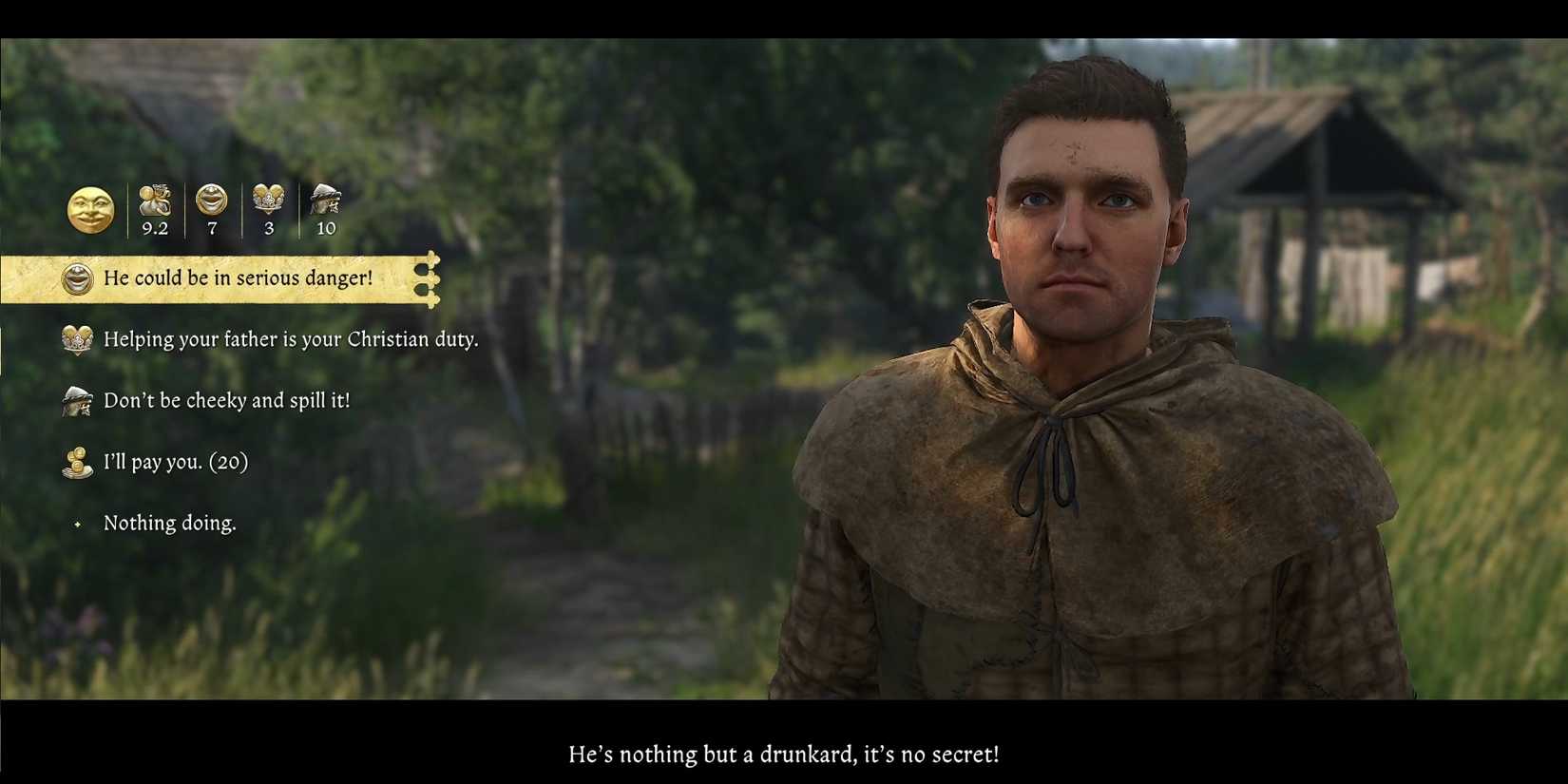Click the ornate clasp at the banner's right edge
This screenshot has width=1568, height=784.
[430, 278]
